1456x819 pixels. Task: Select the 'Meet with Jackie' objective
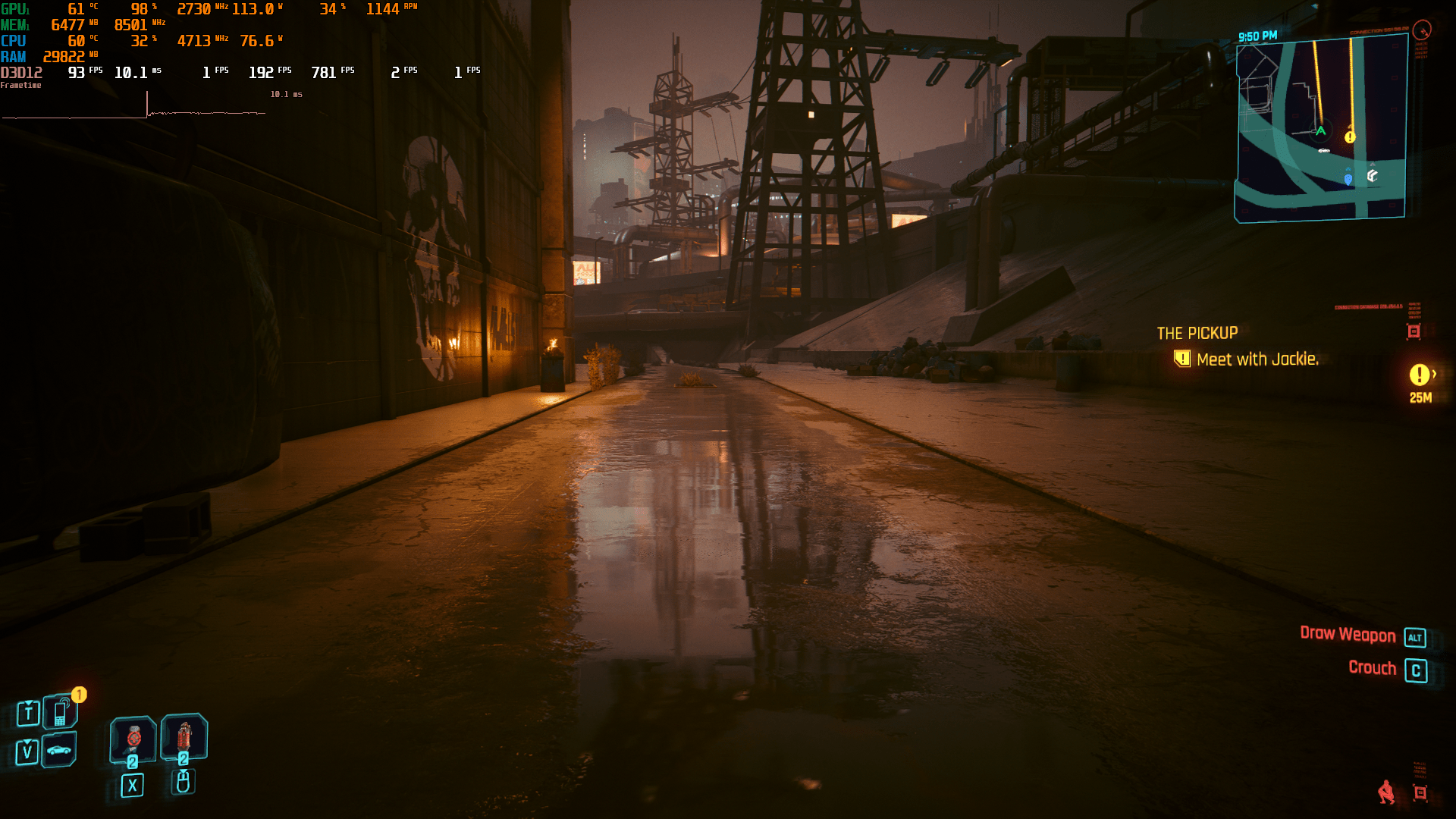point(1257,359)
